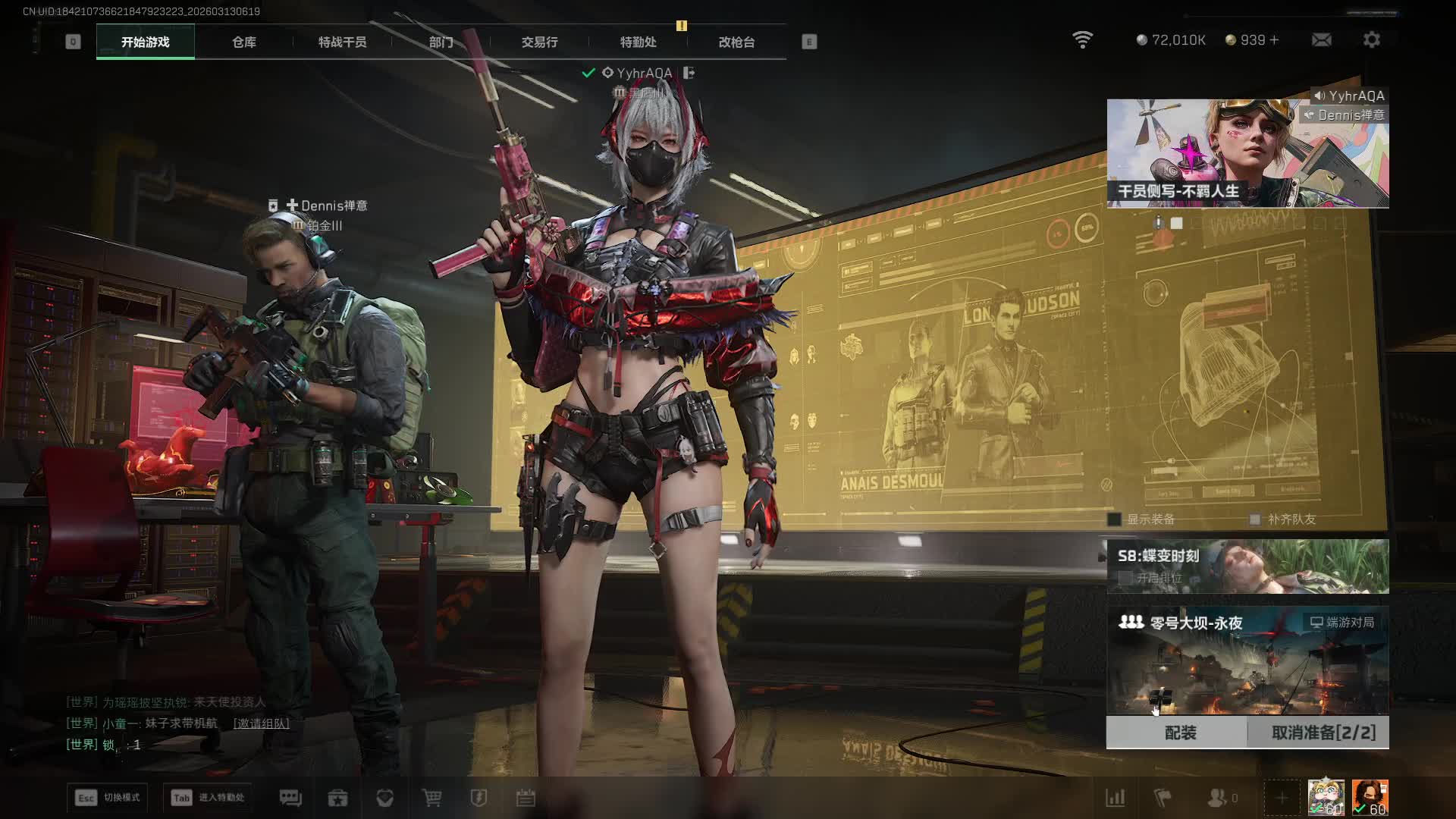Open the S8:蝶变时刻 season panel

(1247, 566)
